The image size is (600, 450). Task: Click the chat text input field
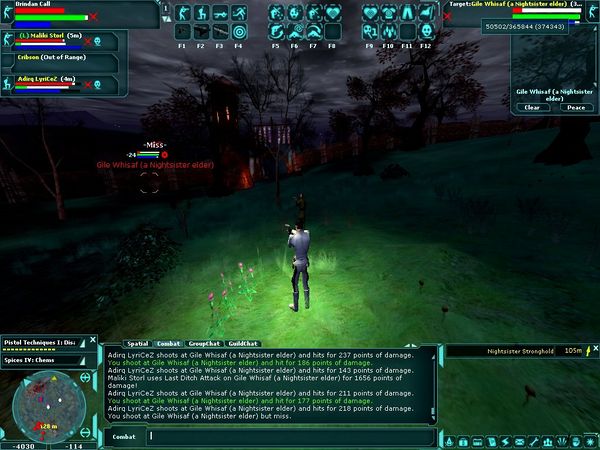290,436
